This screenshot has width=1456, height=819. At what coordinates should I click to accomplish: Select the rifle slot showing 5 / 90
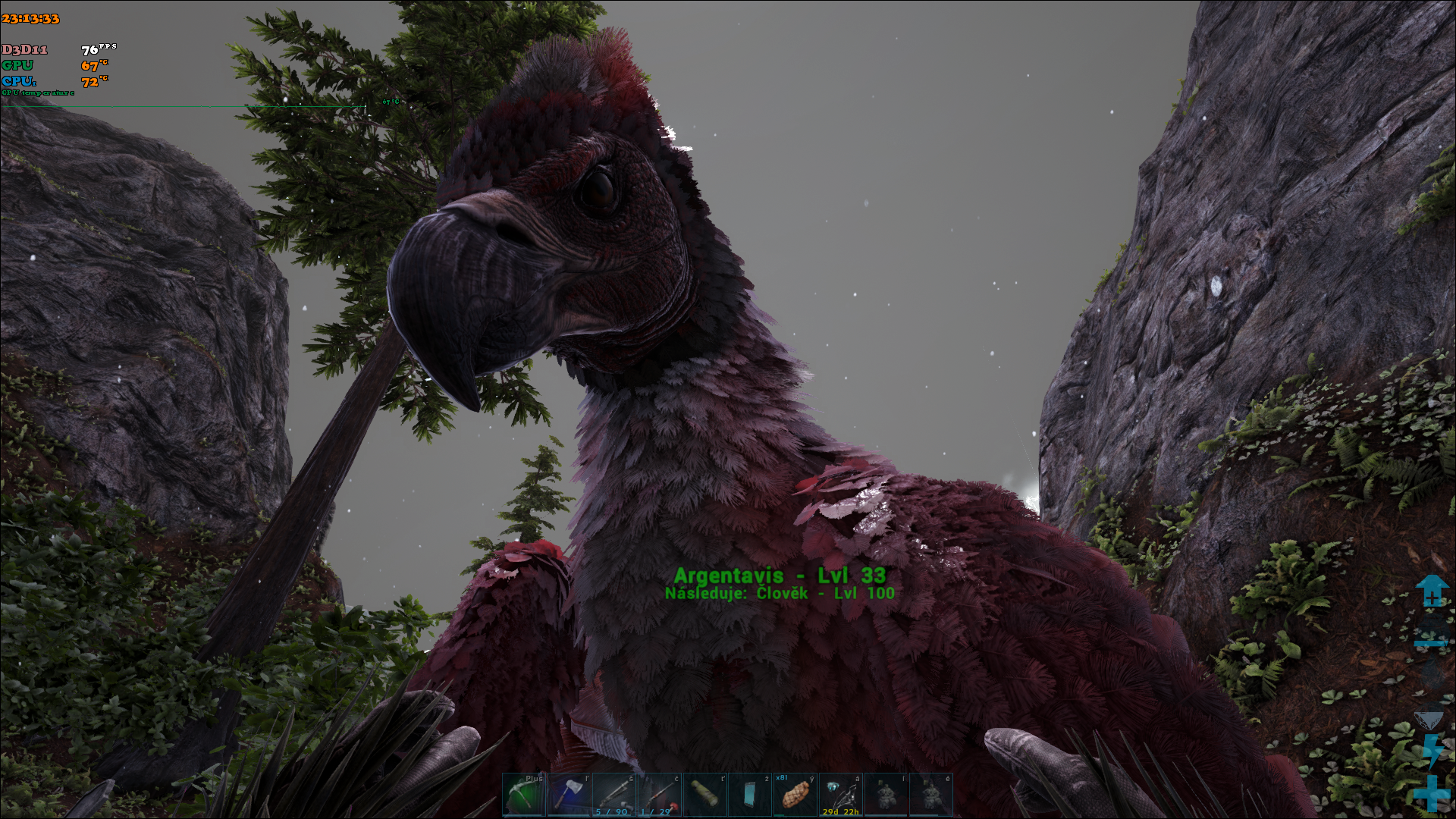pos(614,794)
